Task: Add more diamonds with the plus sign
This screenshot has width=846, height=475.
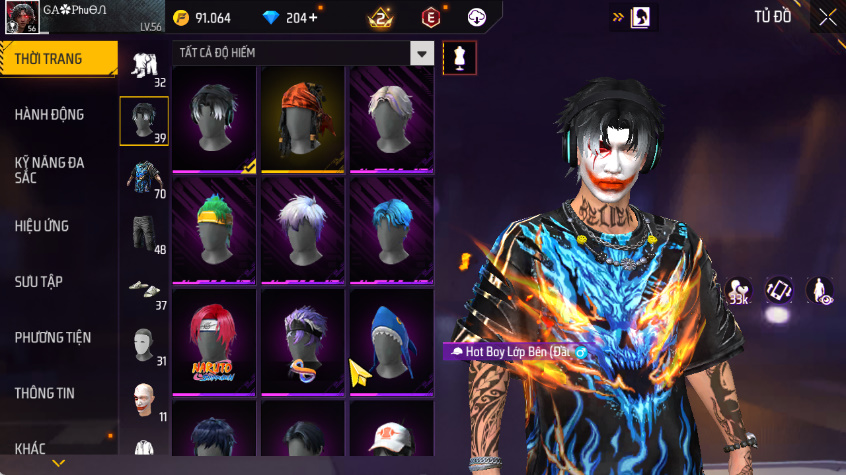Action: 314,18
